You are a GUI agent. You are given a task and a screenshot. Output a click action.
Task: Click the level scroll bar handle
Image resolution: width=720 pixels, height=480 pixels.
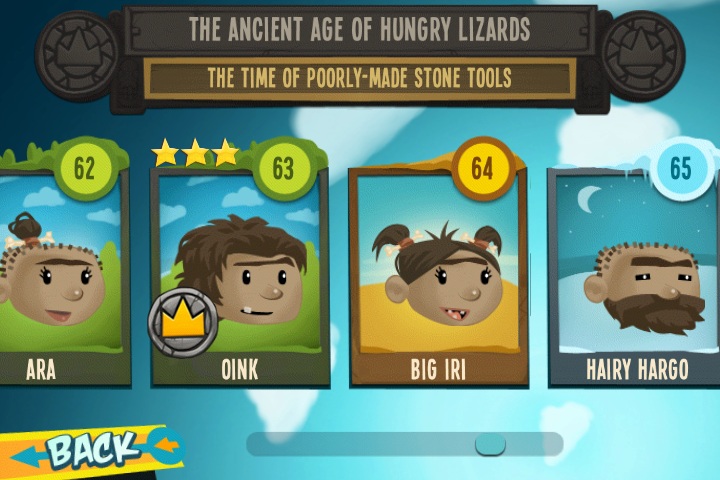[490, 444]
